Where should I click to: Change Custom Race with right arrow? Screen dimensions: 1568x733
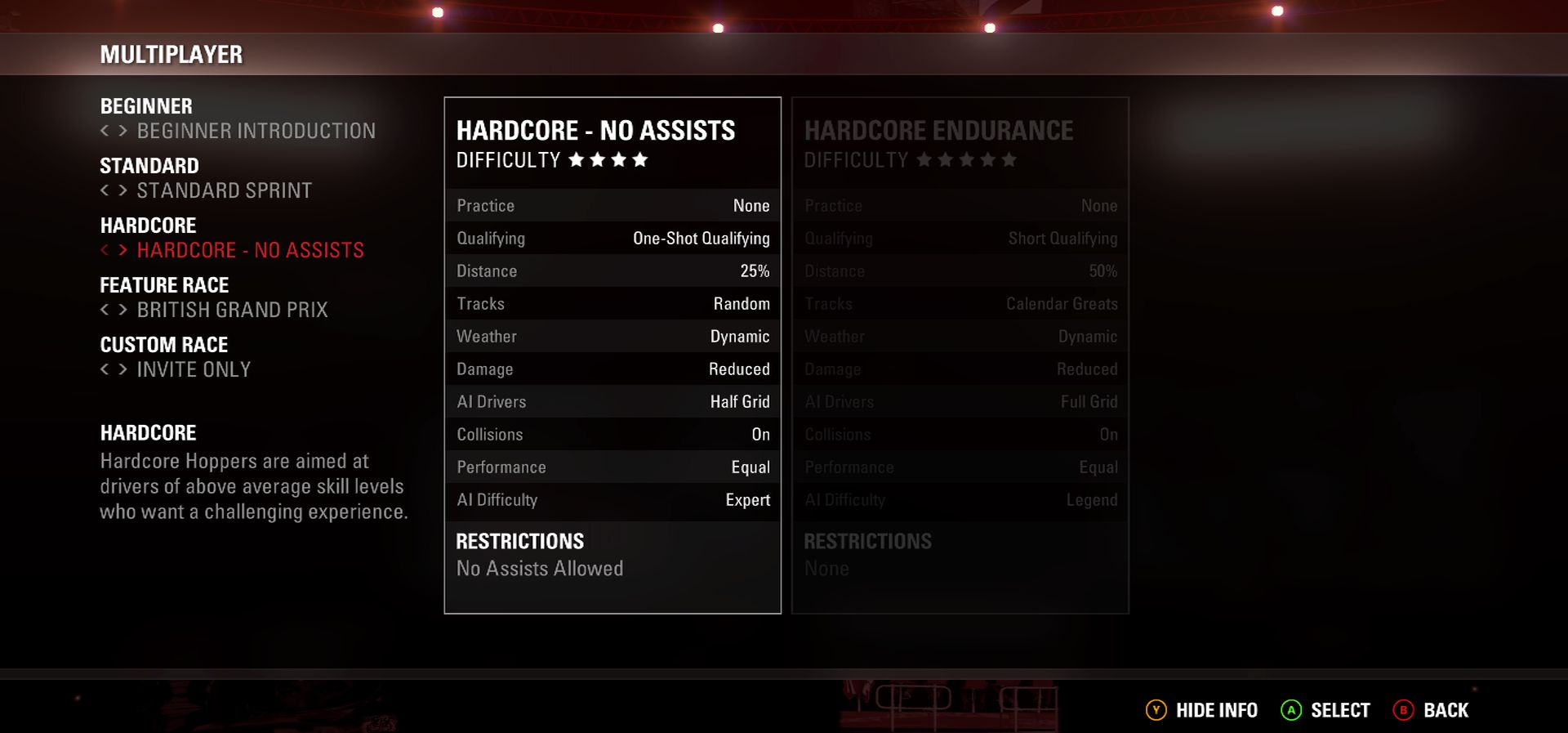click(122, 369)
